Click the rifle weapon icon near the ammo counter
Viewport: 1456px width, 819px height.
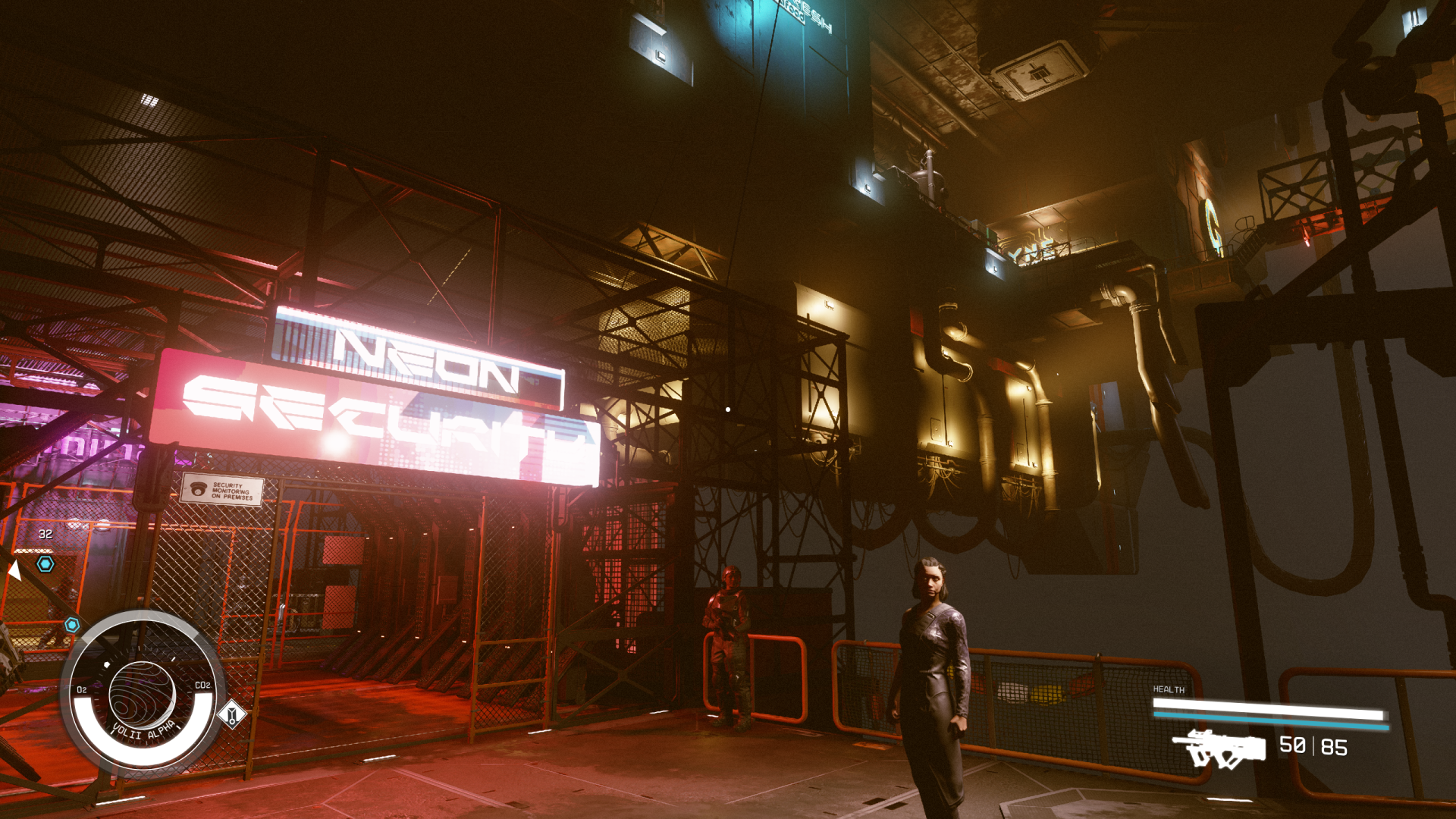click(x=1219, y=748)
